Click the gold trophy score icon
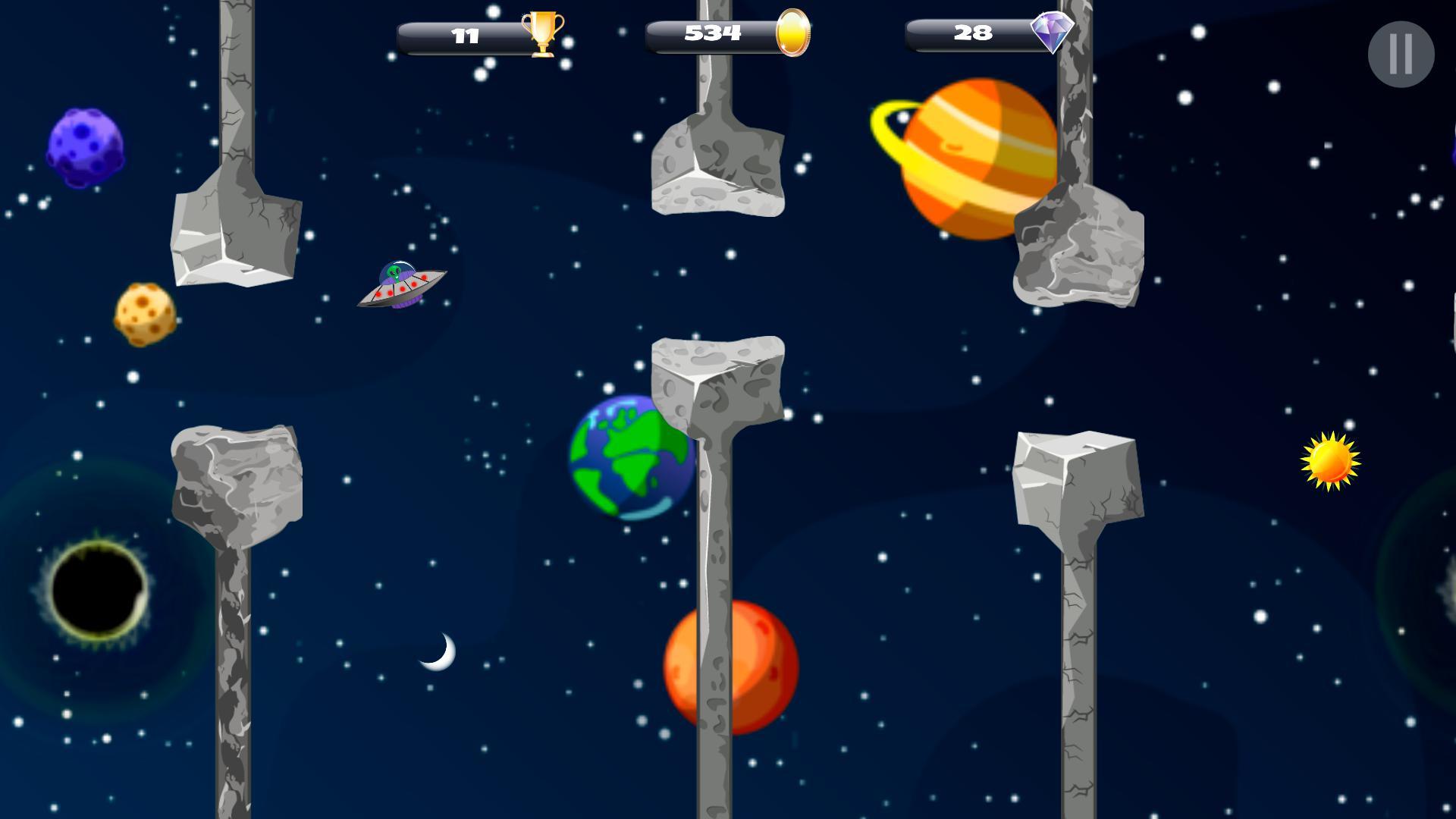 click(540, 33)
